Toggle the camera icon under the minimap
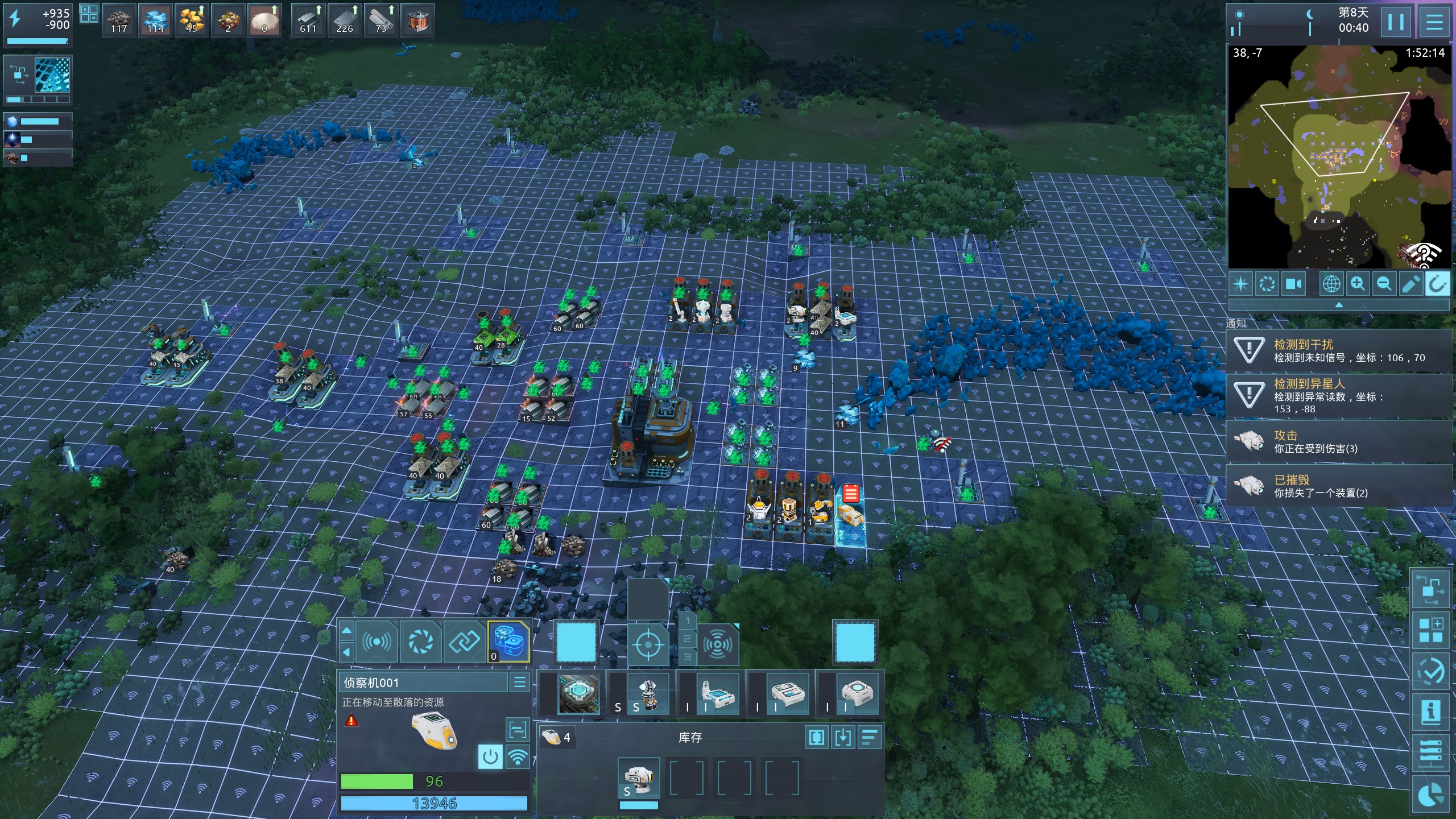The height and width of the screenshot is (819, 1456). [x=1293, y=284]
